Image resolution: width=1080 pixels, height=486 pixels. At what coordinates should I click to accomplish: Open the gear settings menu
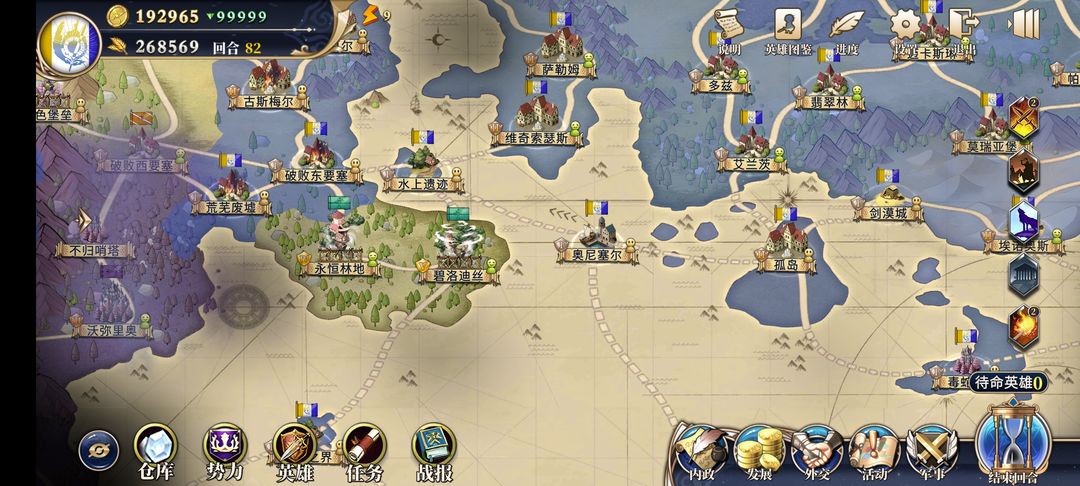click(905, 26)
